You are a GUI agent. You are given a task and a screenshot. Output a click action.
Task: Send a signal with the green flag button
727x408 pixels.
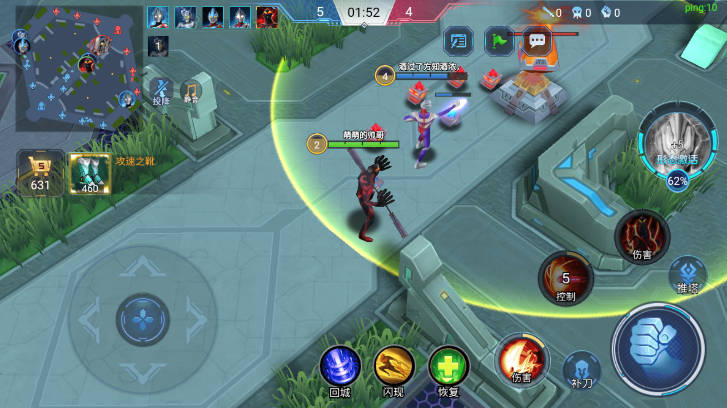pyautogui.click(x=497, y=41)
